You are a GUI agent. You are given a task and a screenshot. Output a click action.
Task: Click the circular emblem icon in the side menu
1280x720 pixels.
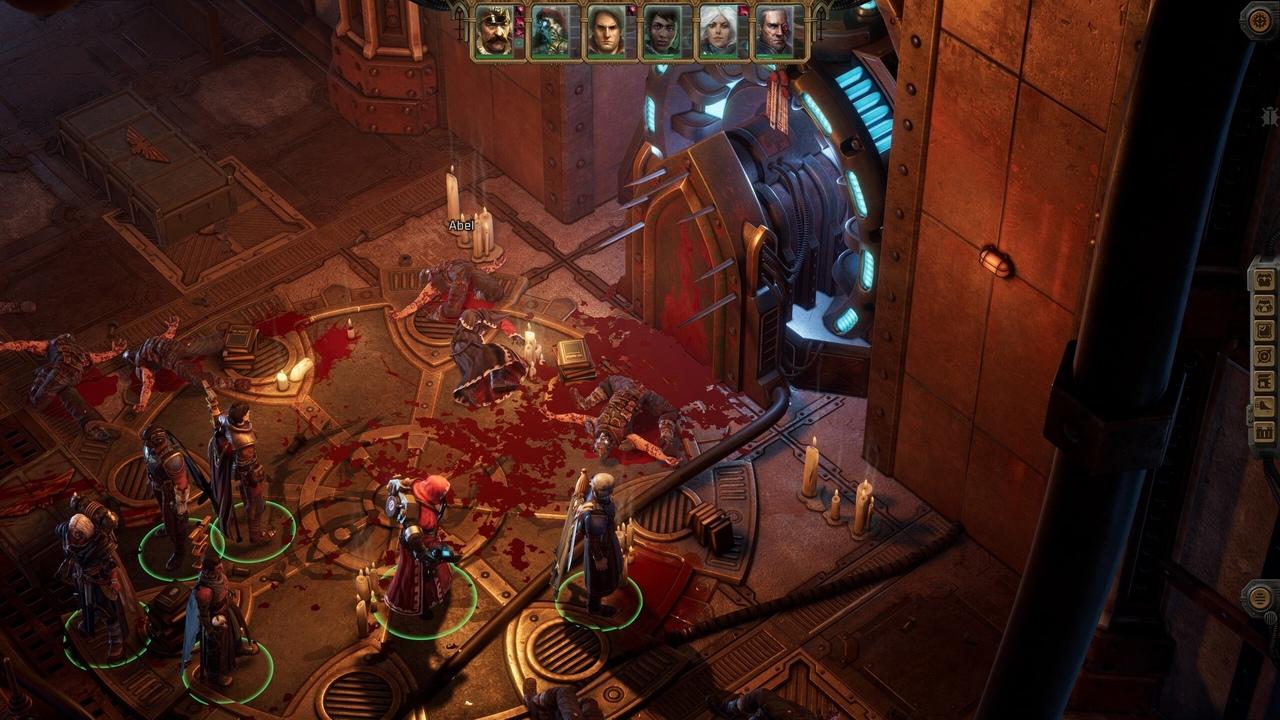[x=1264, y=355]
